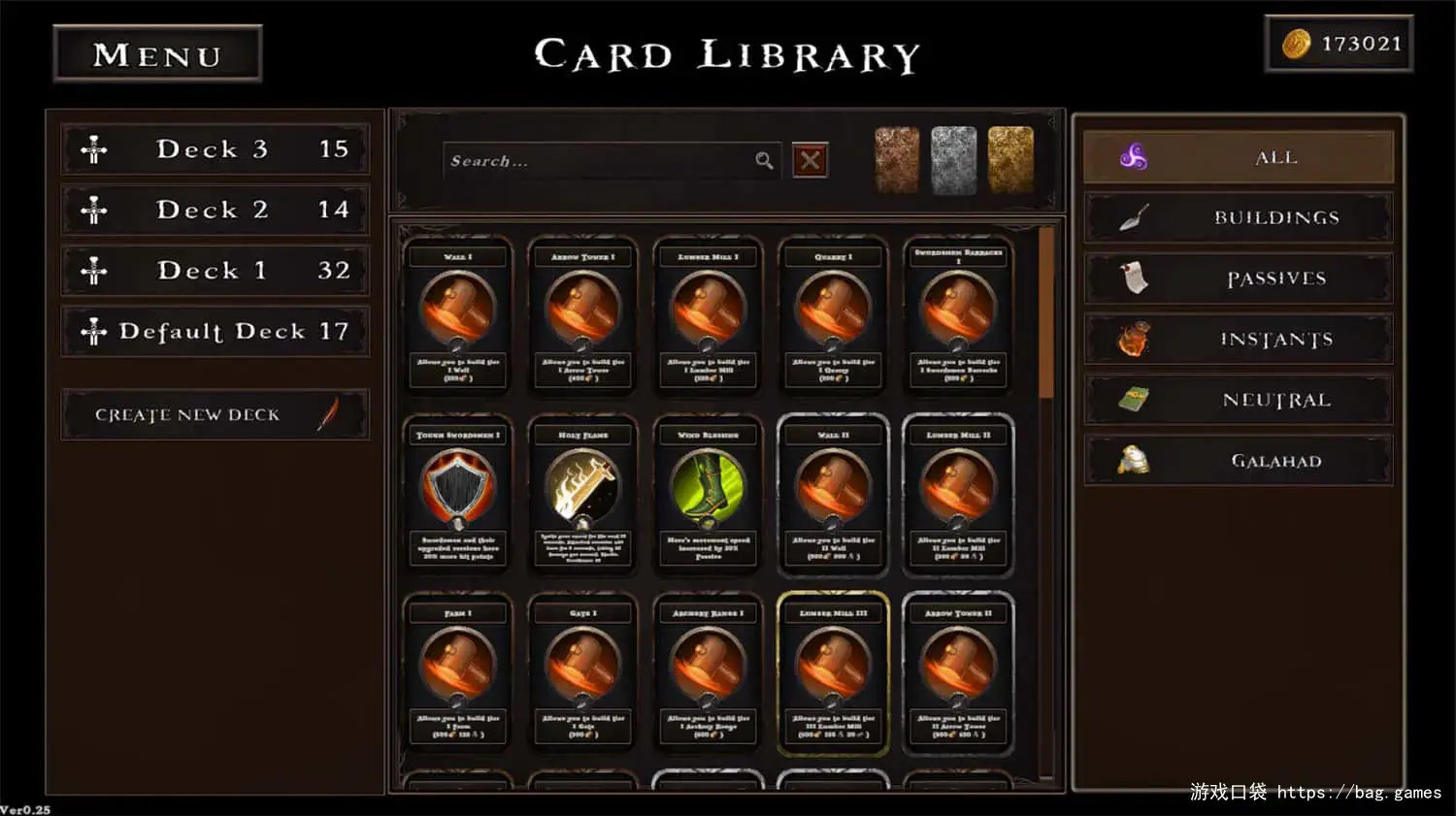
Task: Open the Menu button
Action: pyautogui.click(x=157, y=54)
